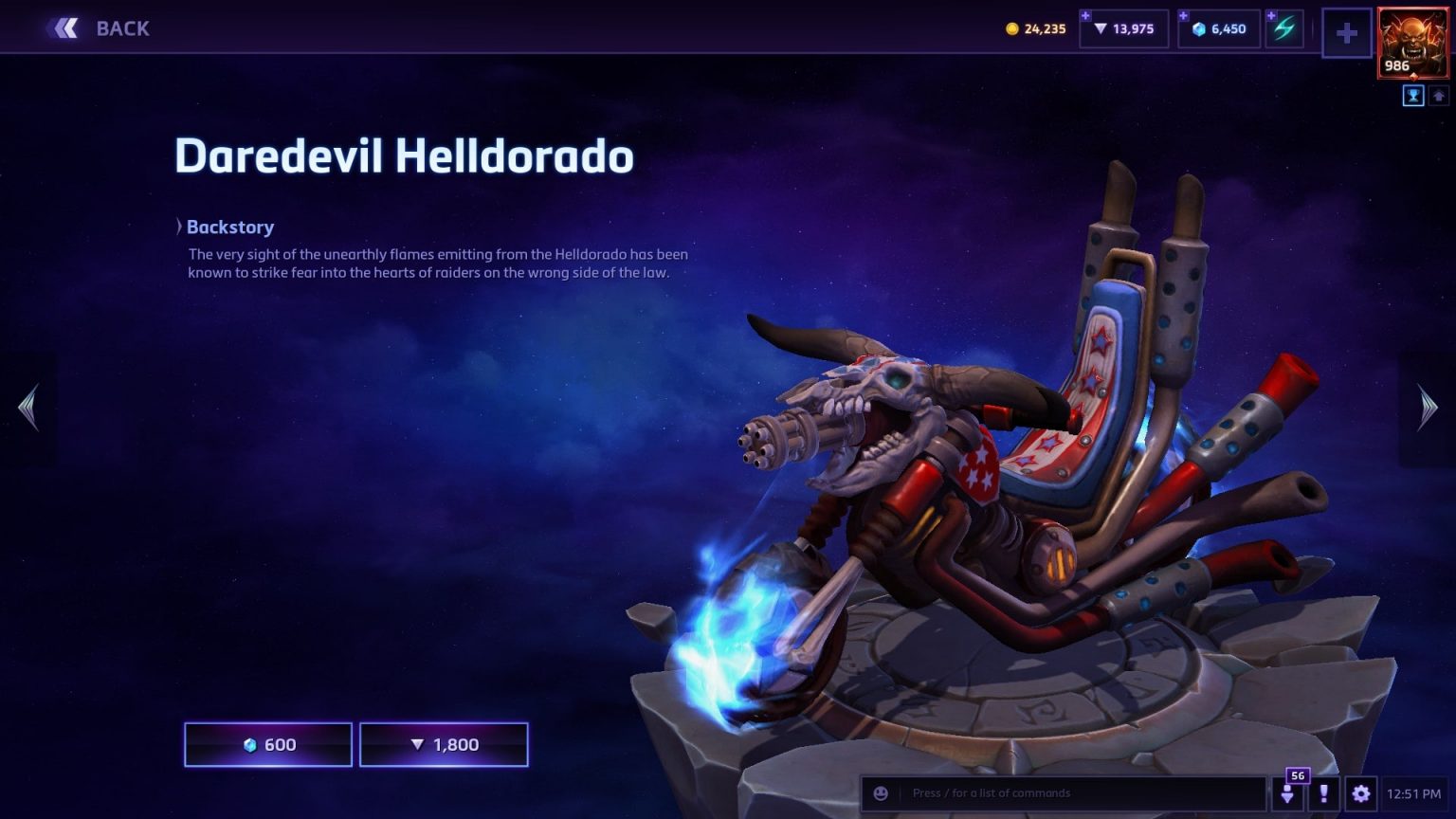This screenshot has height=819, width=1456.
Task: Buy the mount for 1,800 shards
Action: click(x=444, y=744)
